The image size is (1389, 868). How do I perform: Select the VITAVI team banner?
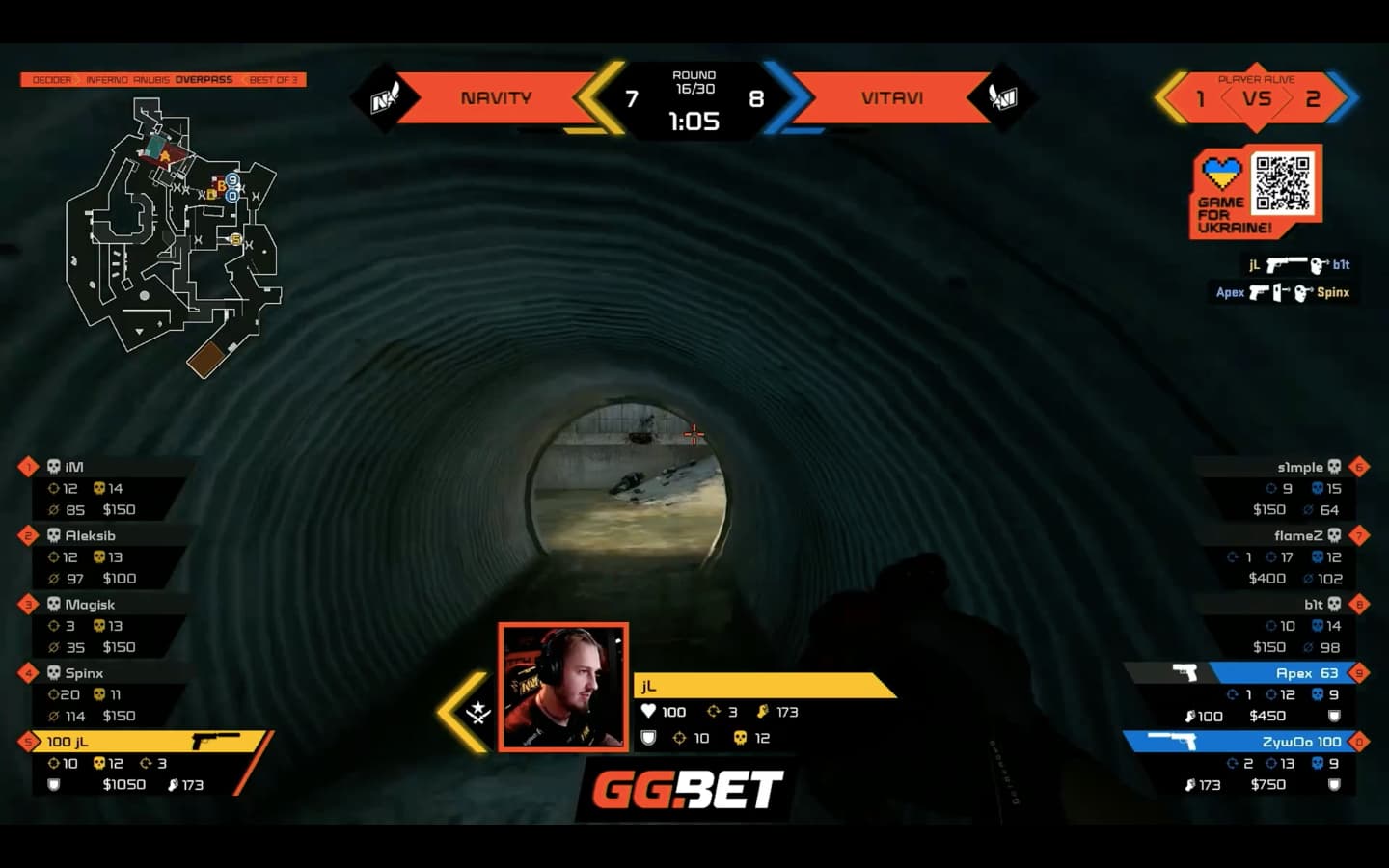point(892,97)
